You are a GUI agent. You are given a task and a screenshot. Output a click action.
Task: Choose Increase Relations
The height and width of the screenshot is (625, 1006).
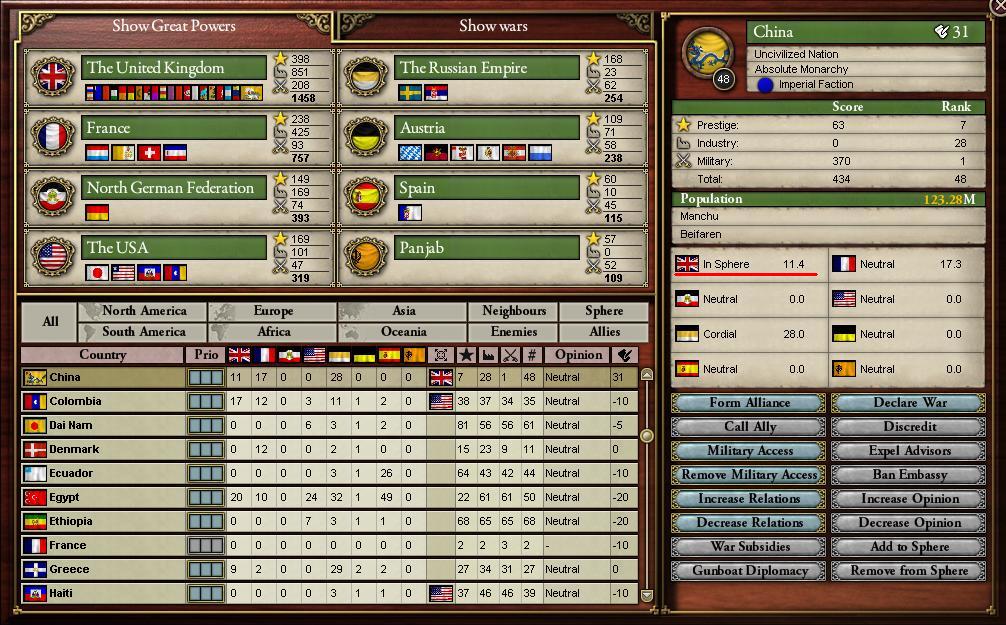click(749, 499)
